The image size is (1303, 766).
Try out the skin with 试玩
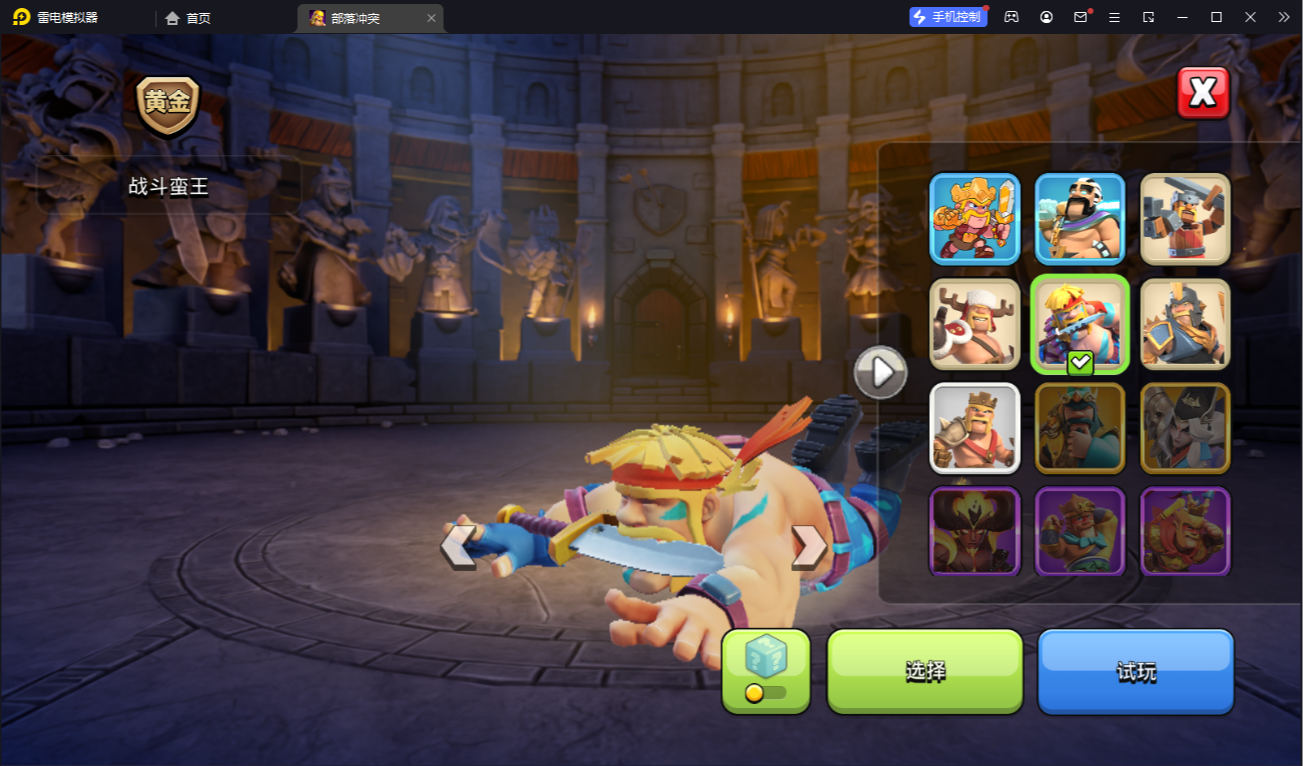[x=1136, y=671]
